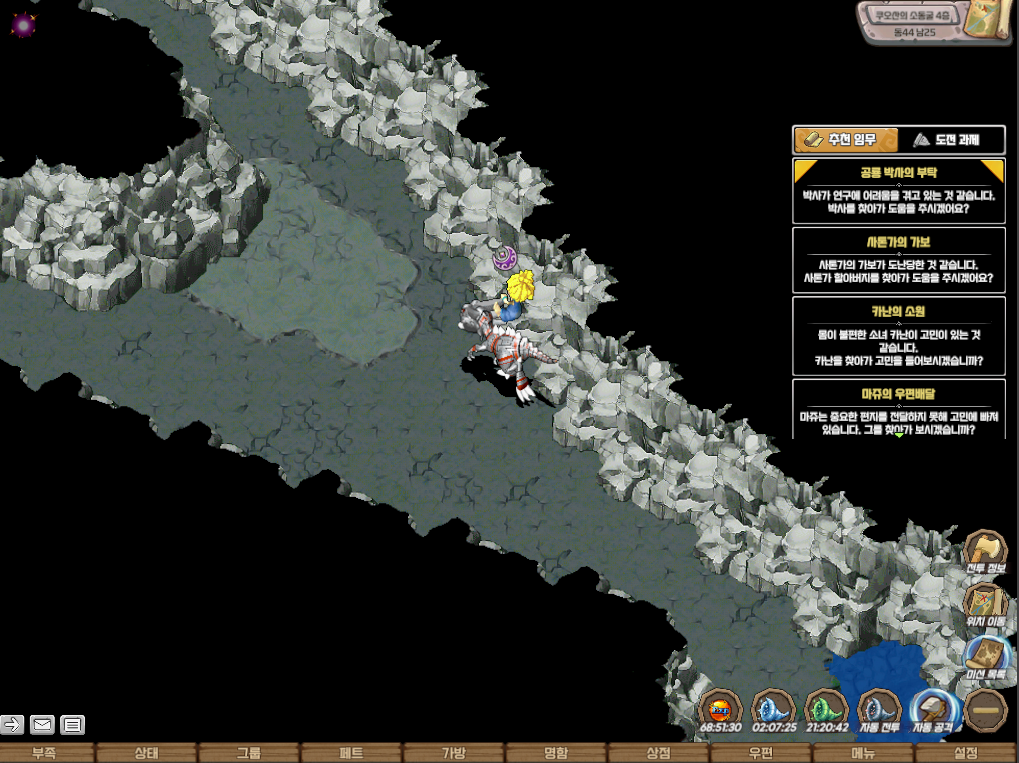1019x763 pixels.
Task: Open the 위치 이동 map icon
Action: (x=985, y=604)
